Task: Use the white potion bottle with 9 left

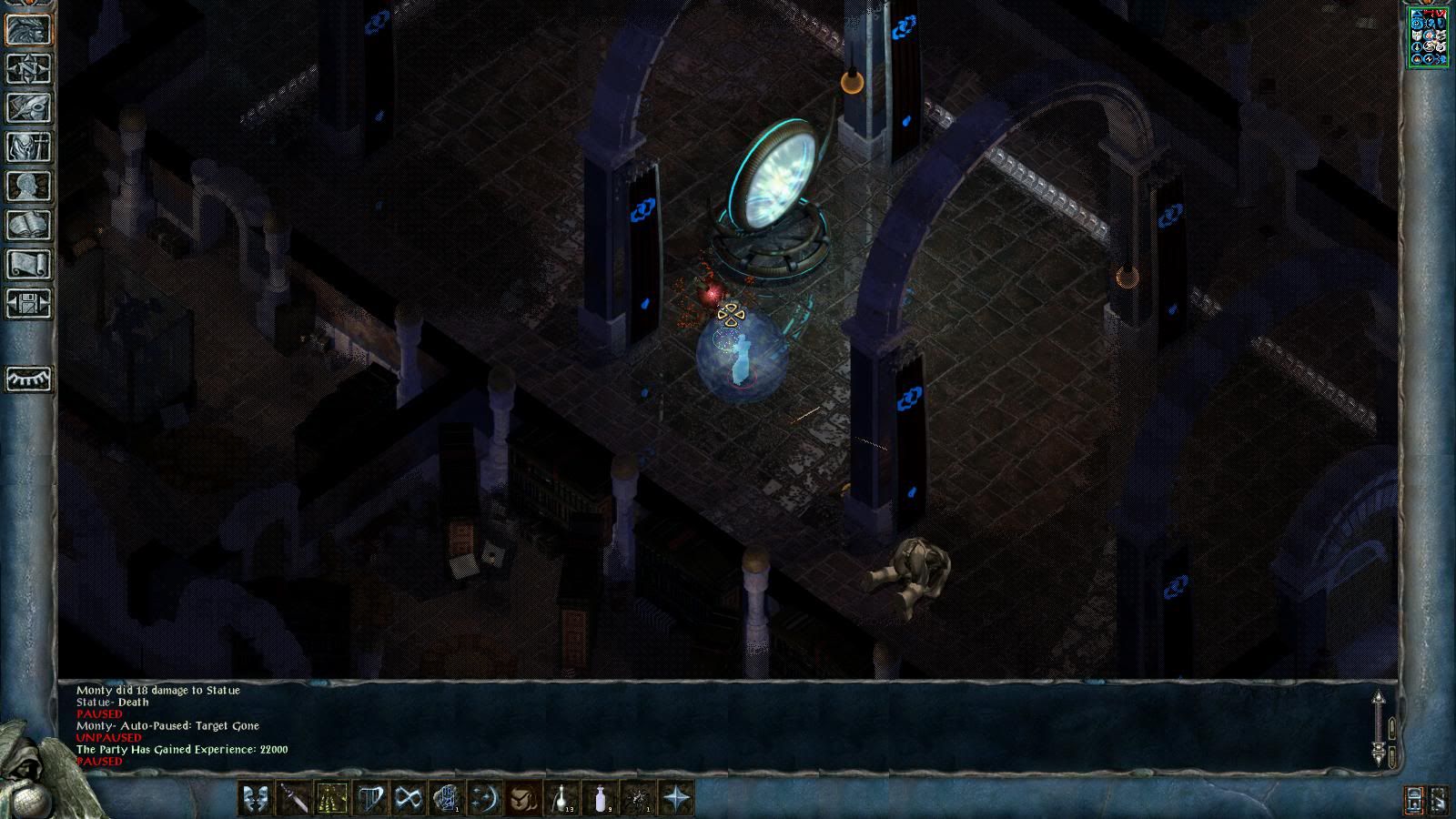Action: (x=600, y=799)
